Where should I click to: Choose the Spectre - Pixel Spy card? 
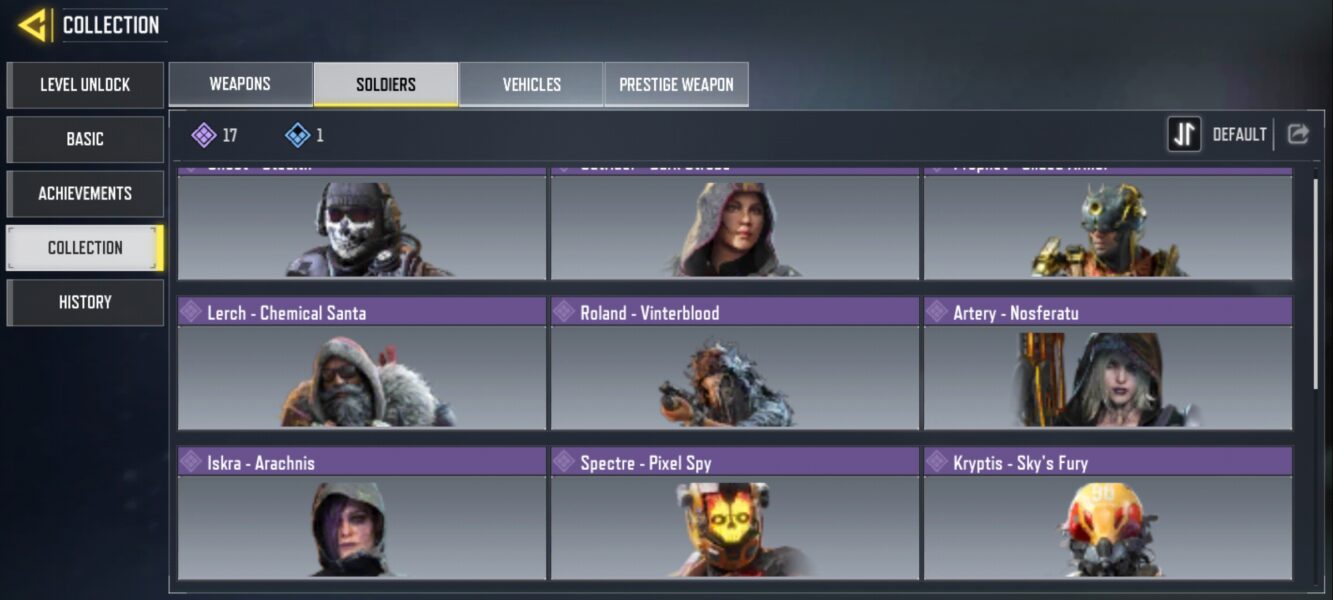pyautogui.click(x=735, y=513)
